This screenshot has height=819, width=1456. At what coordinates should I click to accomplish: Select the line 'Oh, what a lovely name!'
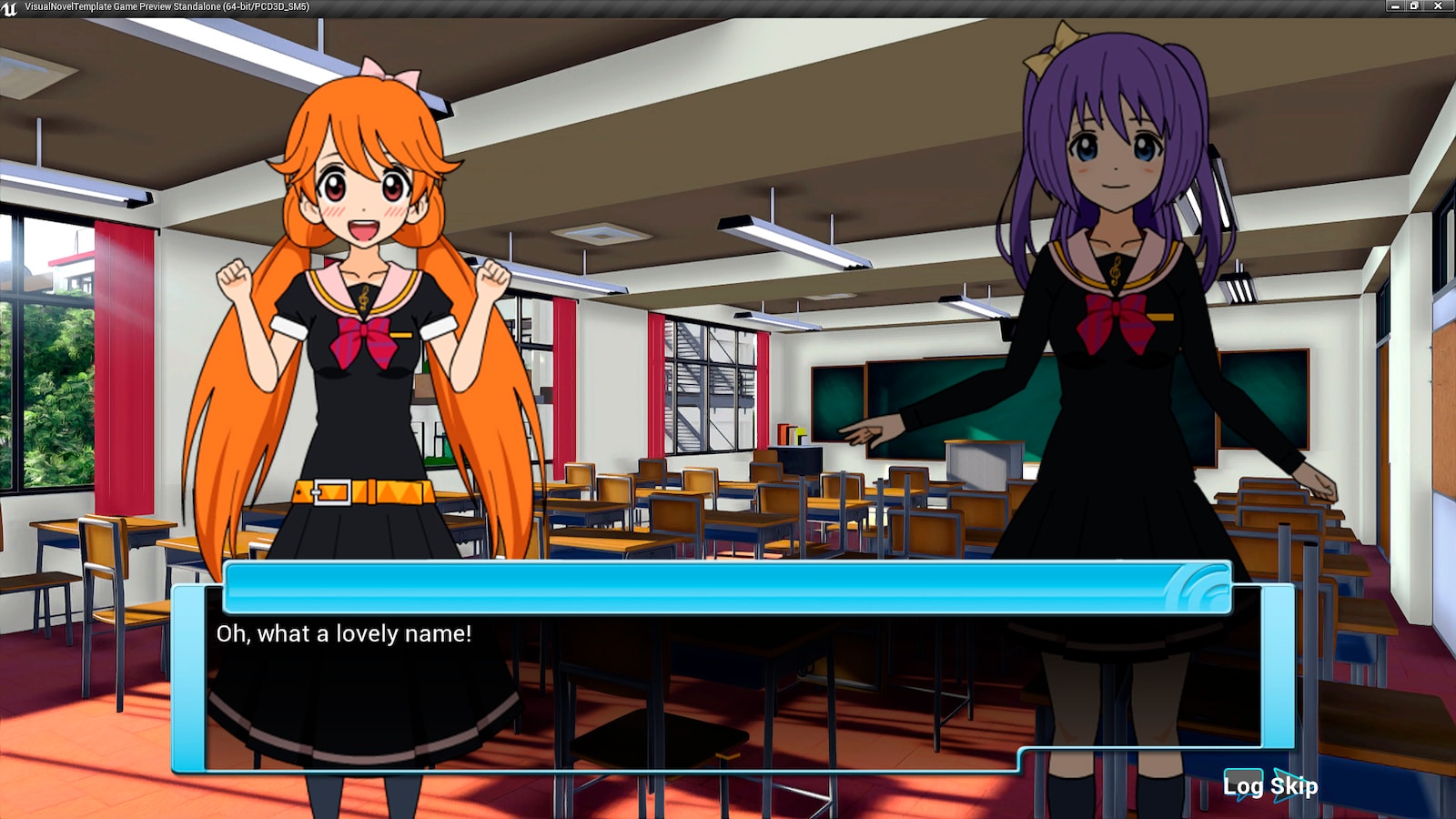pyautogui.click(x=343, y=635)
